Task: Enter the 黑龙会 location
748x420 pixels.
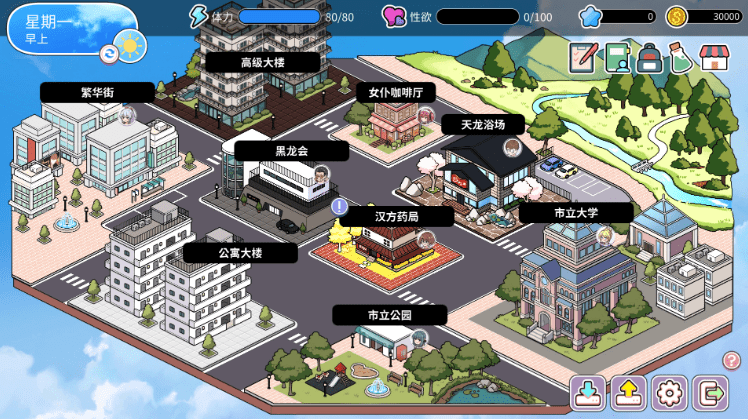Action: pos(291,151)
